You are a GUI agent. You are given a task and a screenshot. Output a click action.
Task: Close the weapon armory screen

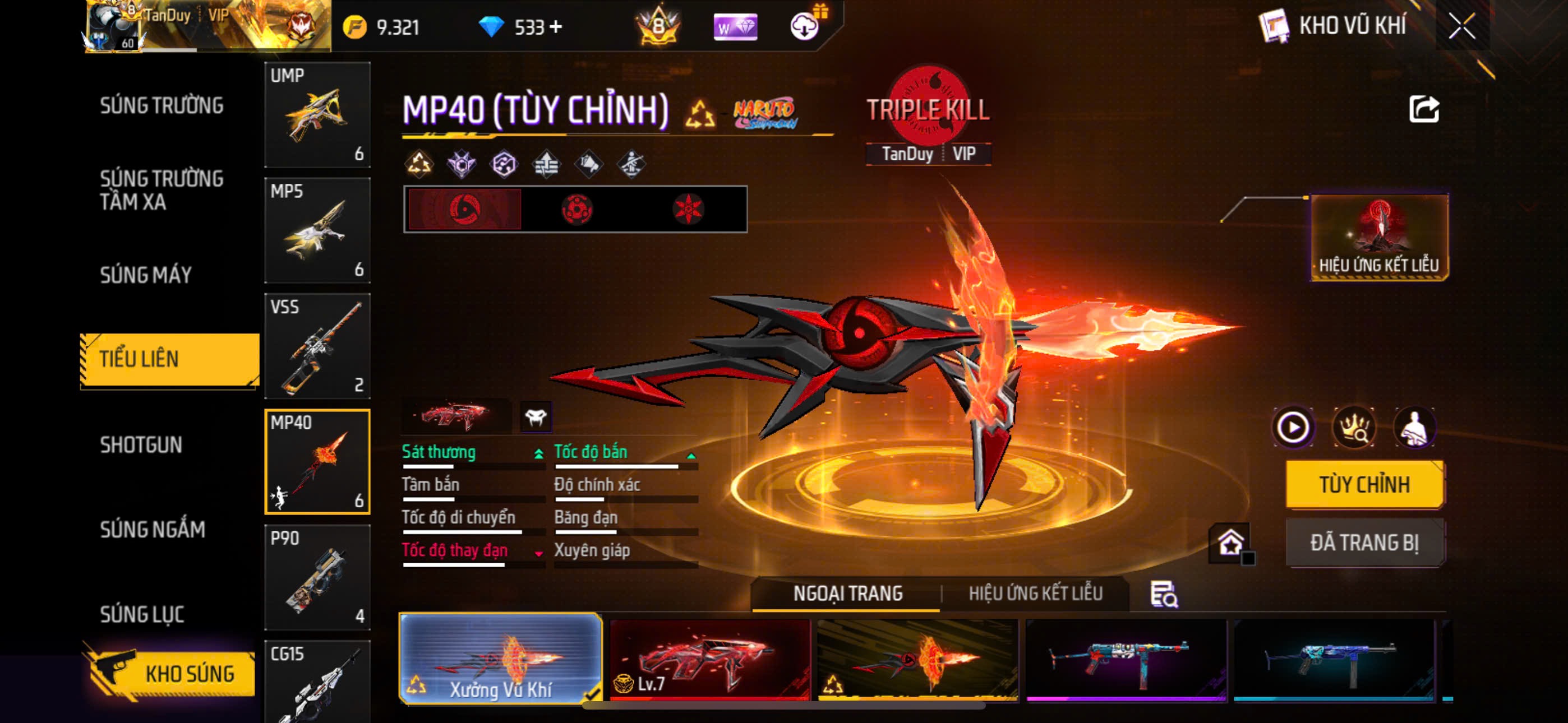[x=1461, y=26]
